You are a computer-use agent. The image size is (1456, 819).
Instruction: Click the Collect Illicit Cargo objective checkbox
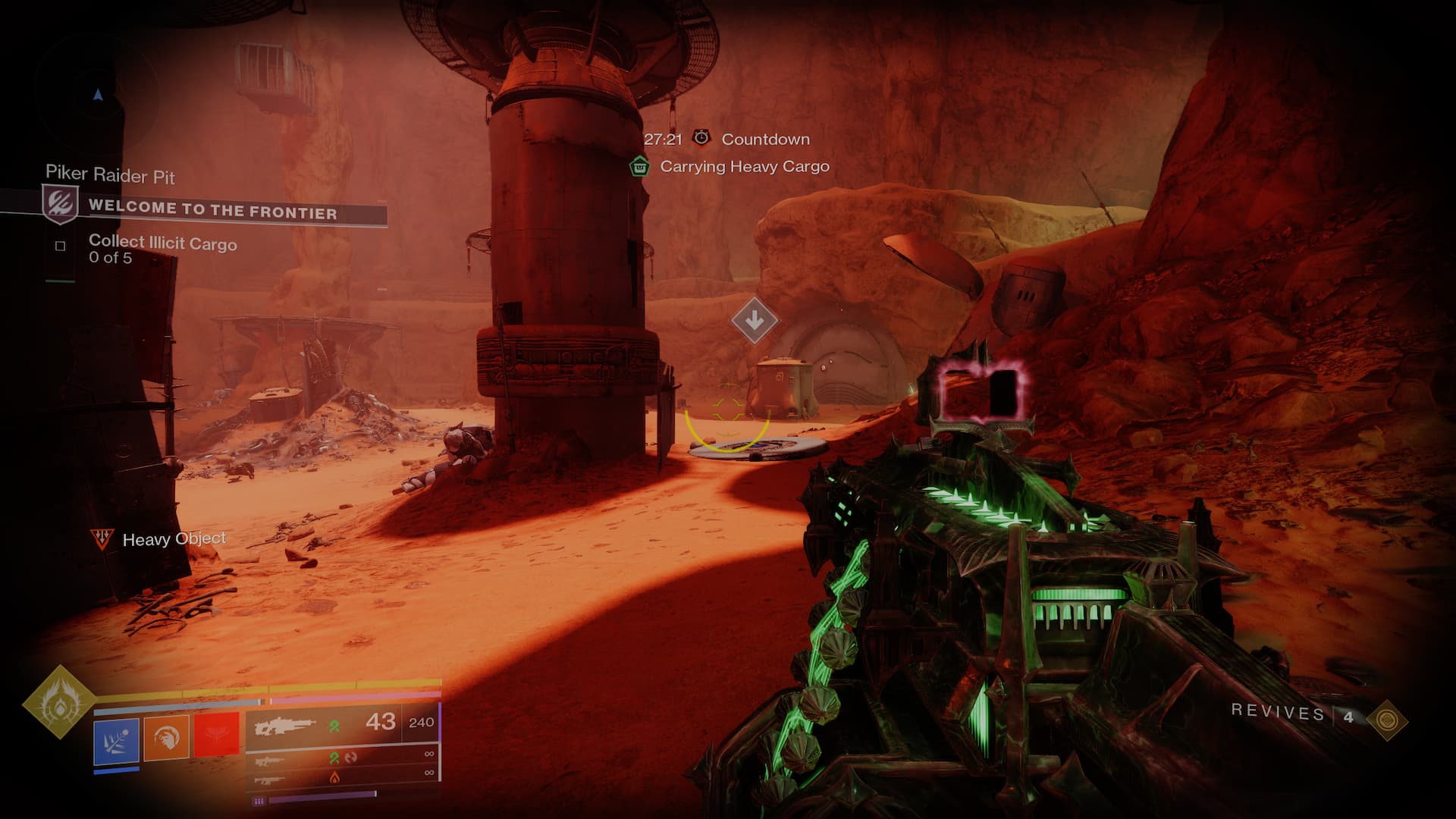point(61,246)
